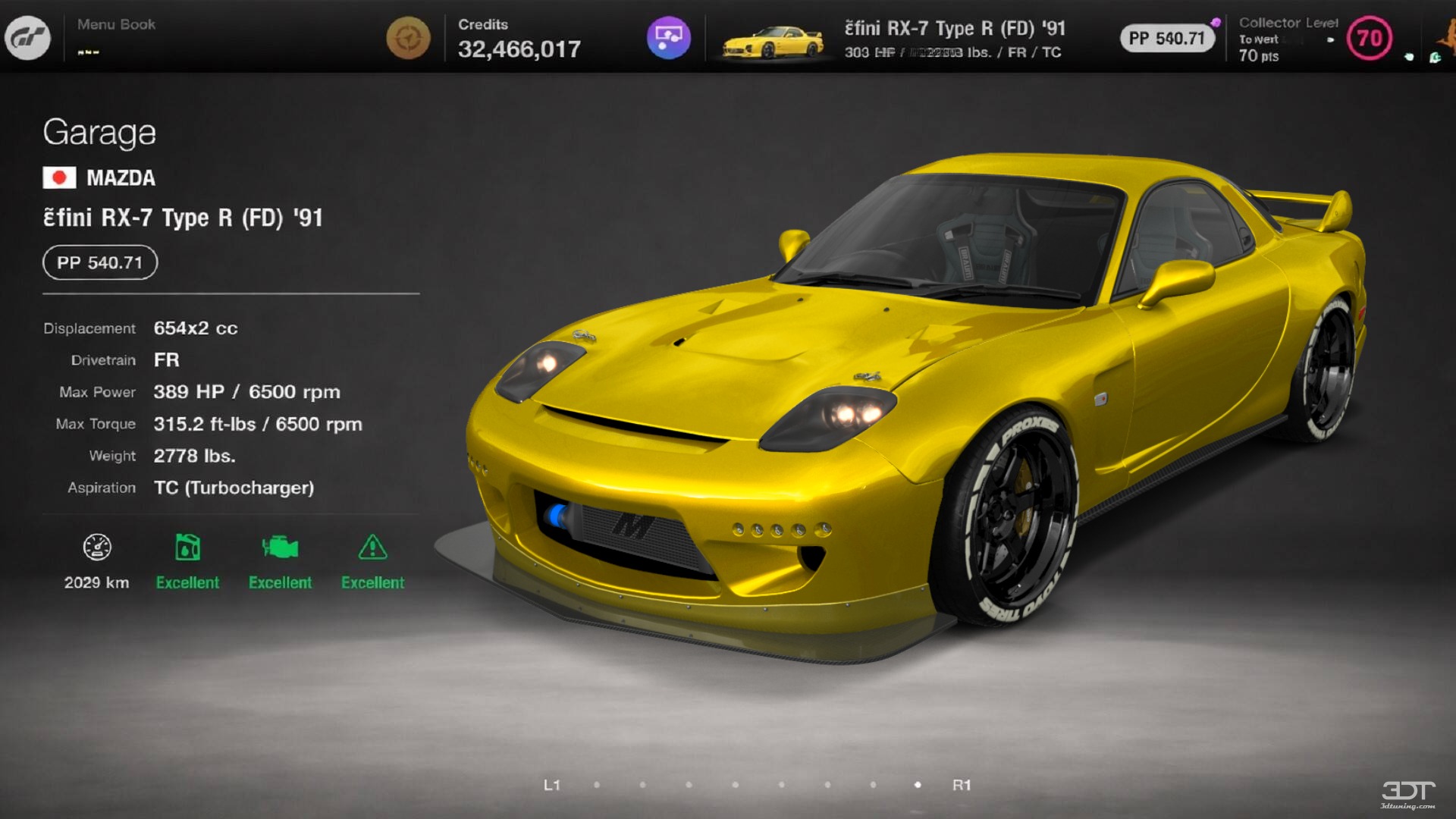Click the Garage heading
Screen dimensions: 1456x819
click(99, 133)
